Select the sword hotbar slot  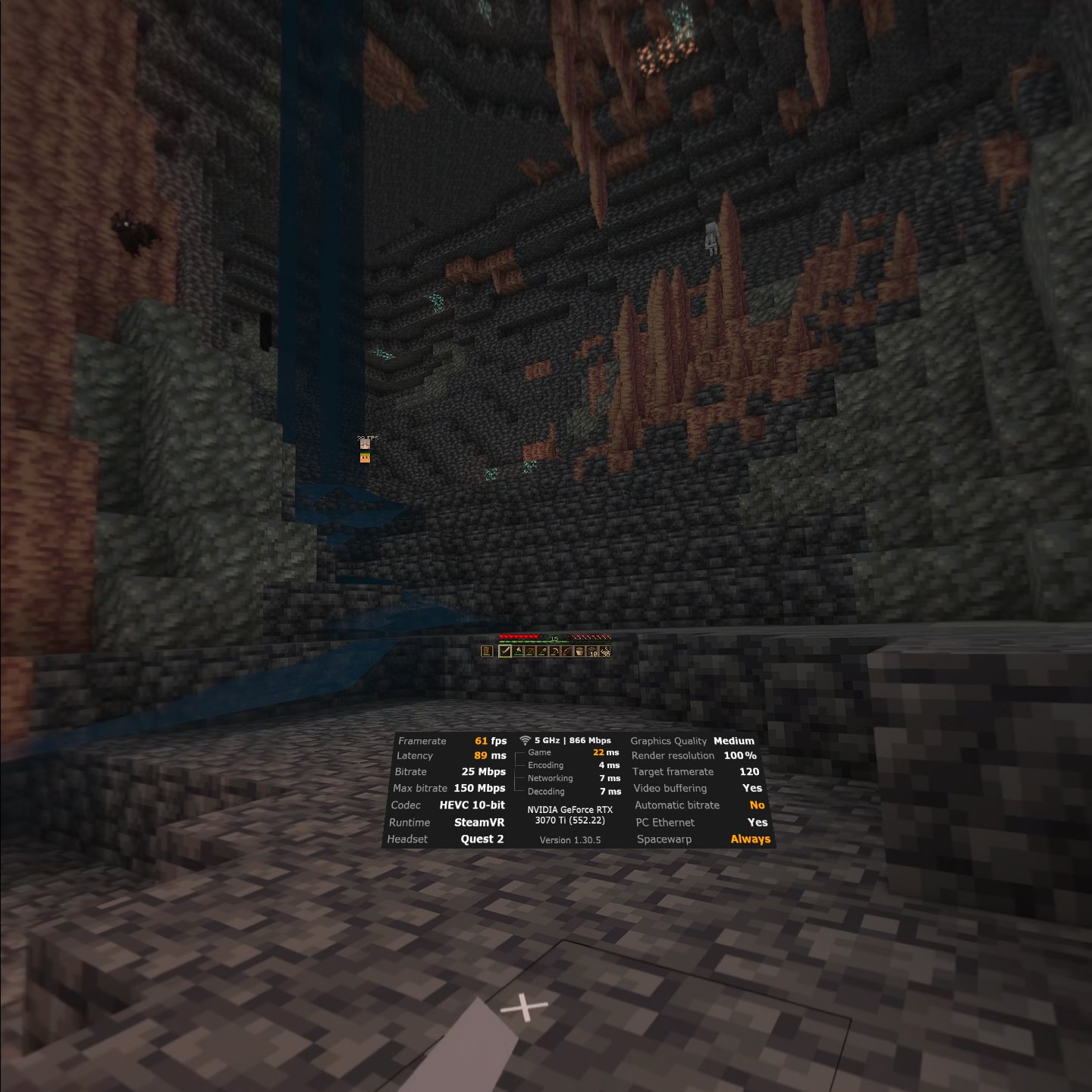[505, 651]
